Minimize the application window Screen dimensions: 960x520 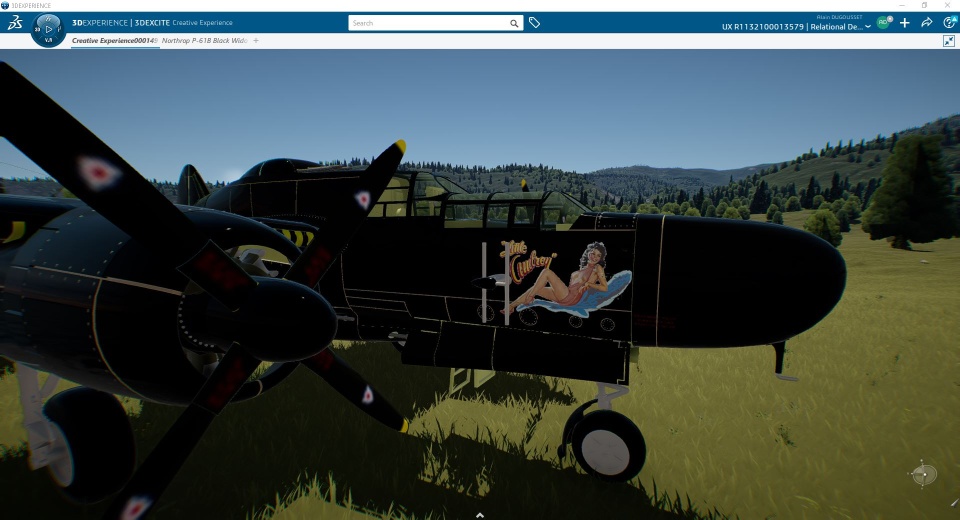[x=903, y=5]
